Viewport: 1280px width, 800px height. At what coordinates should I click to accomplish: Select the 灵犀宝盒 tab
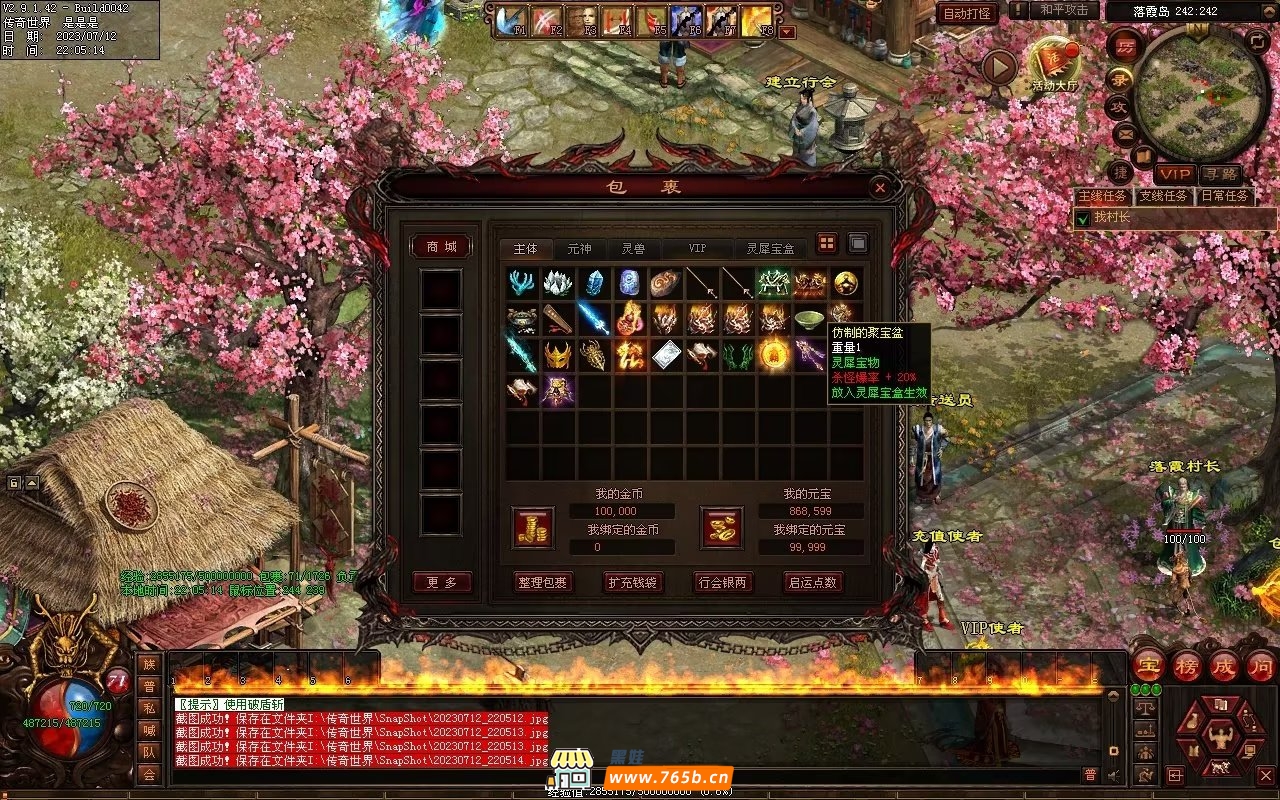point(770,249)
